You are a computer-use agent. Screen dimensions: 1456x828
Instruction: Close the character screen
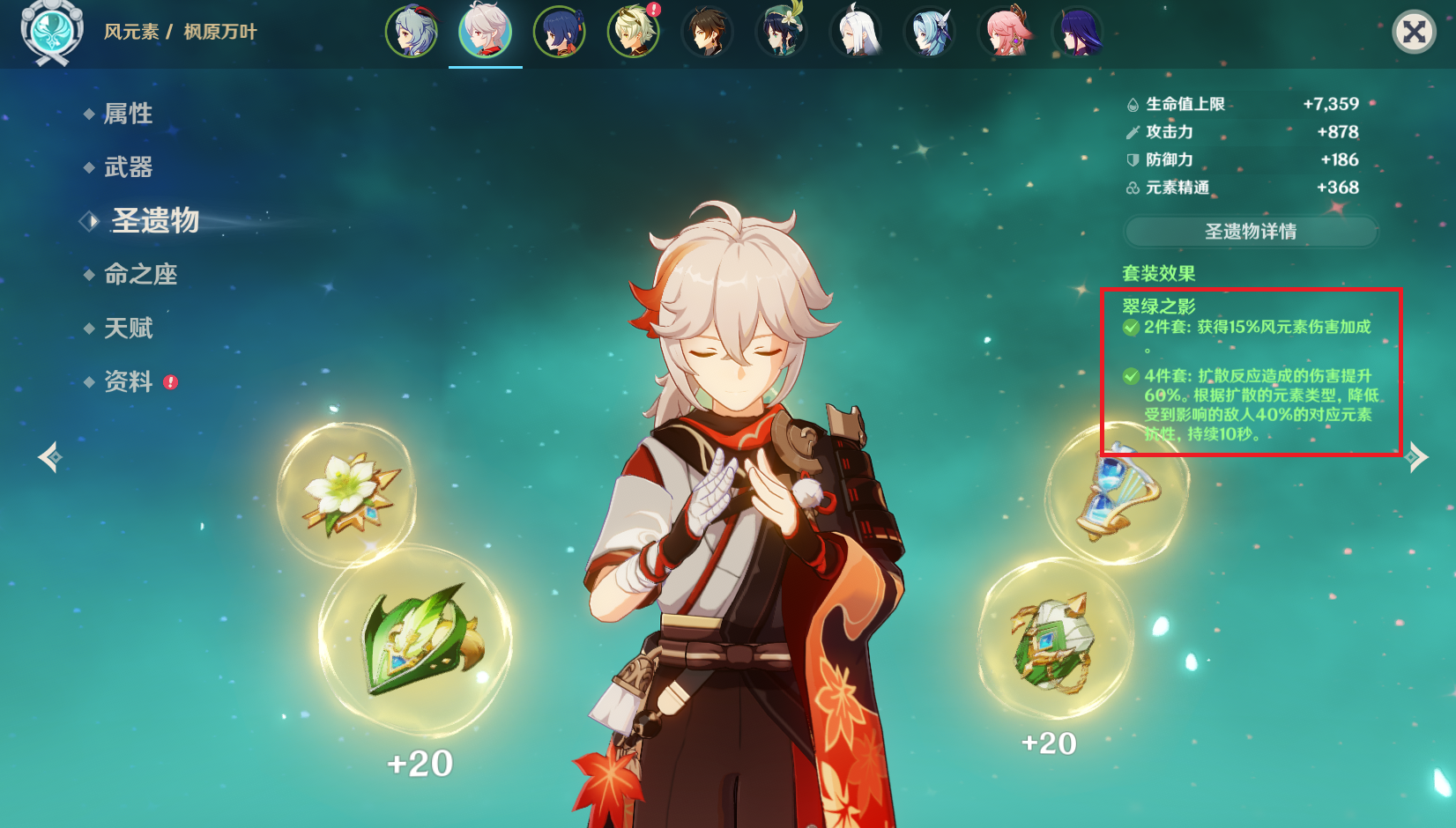(1414, 33)
